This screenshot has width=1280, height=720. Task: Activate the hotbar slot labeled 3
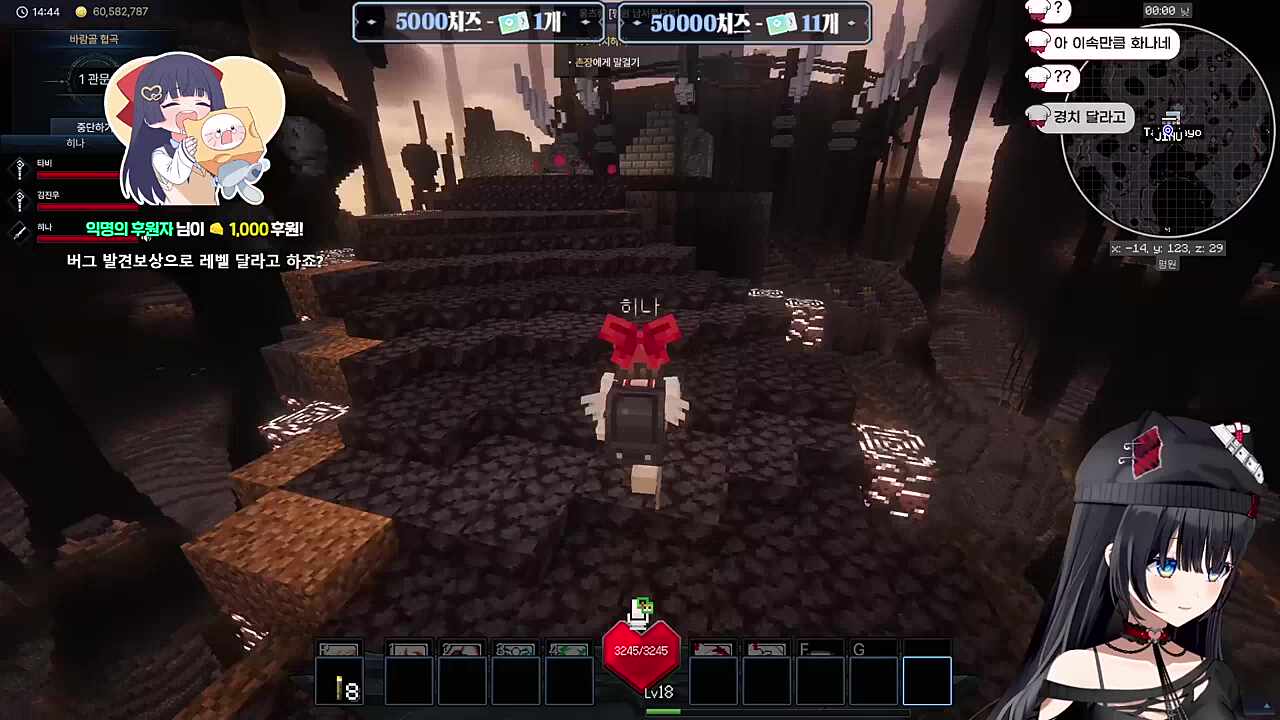[516, 679]
